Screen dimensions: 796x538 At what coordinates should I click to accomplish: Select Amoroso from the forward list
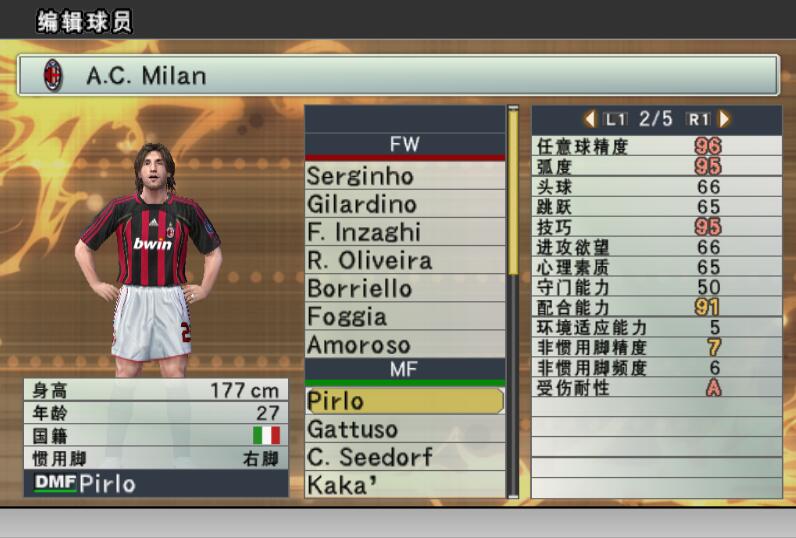[405, 344]
